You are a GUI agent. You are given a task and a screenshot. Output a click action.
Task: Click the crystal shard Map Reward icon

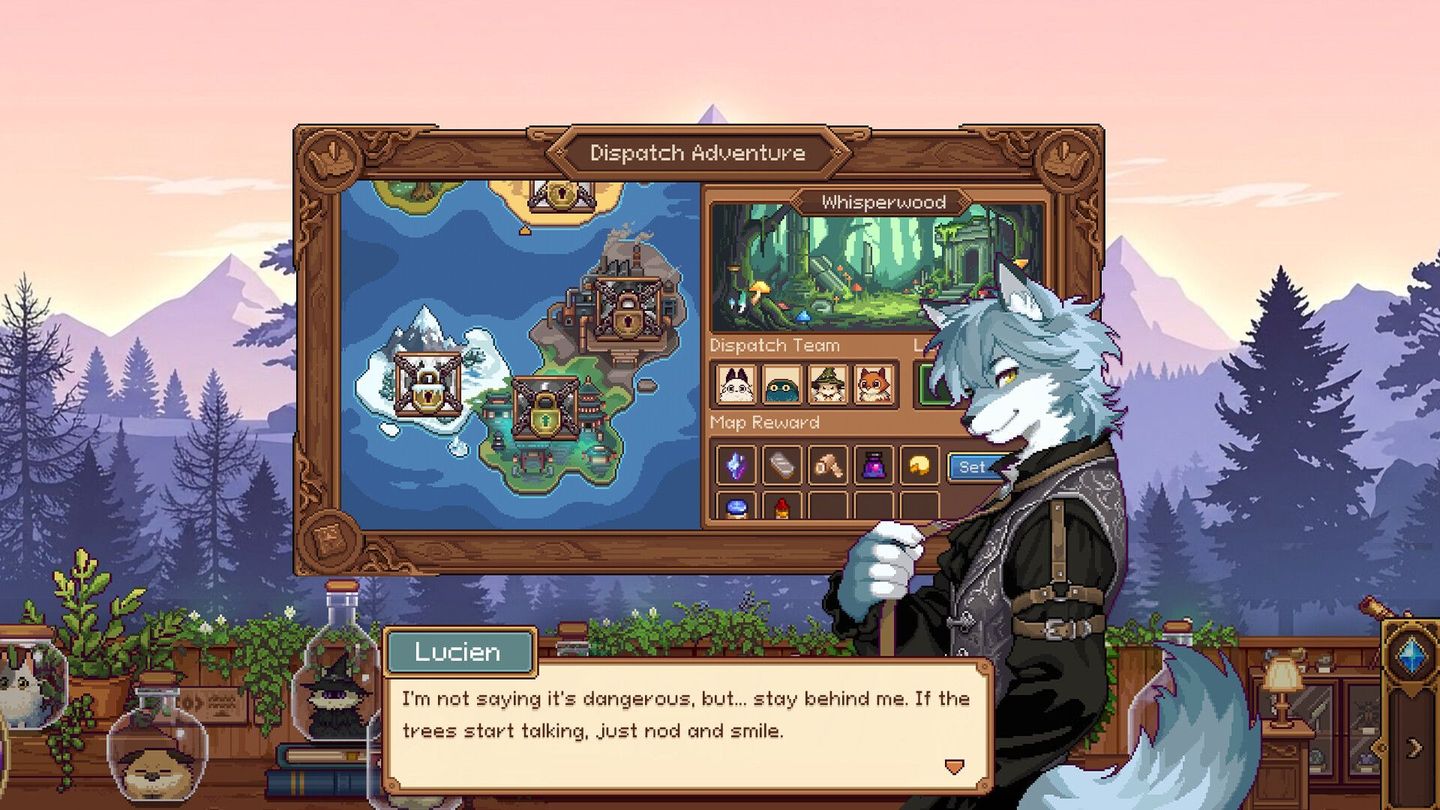point(737,466)
